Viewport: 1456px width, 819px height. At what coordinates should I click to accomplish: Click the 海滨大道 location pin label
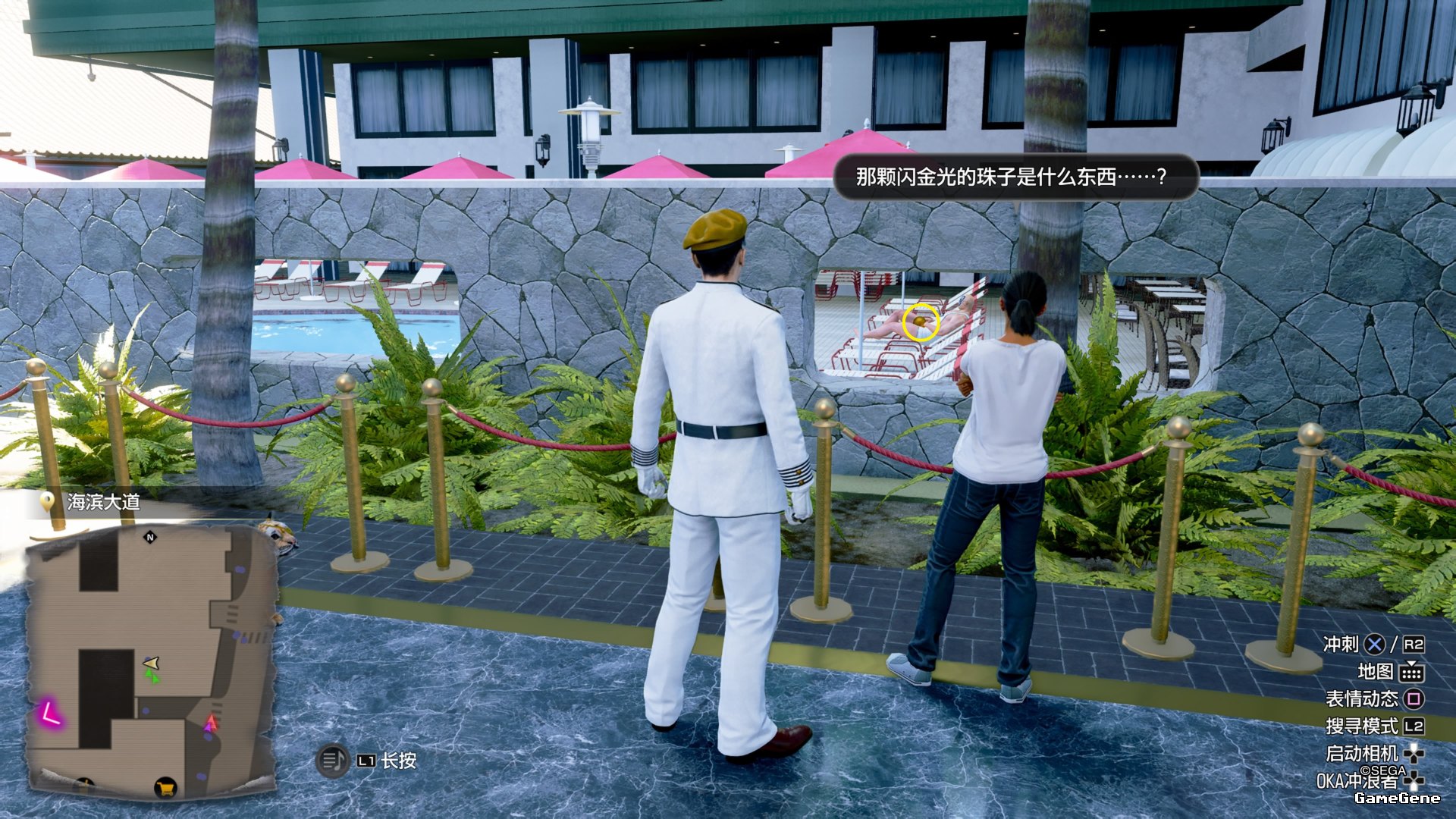pos(91,502)
